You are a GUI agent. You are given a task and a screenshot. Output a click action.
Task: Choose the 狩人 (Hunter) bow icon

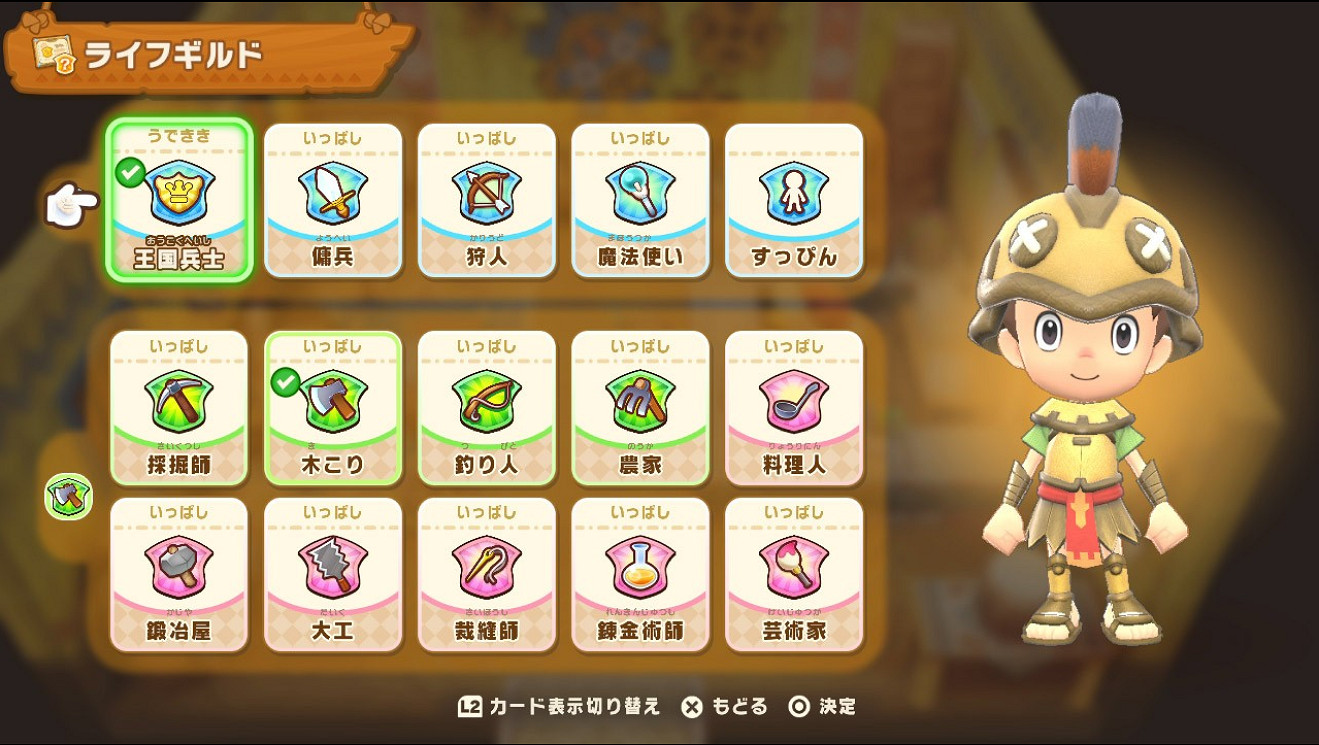(487, 196)
